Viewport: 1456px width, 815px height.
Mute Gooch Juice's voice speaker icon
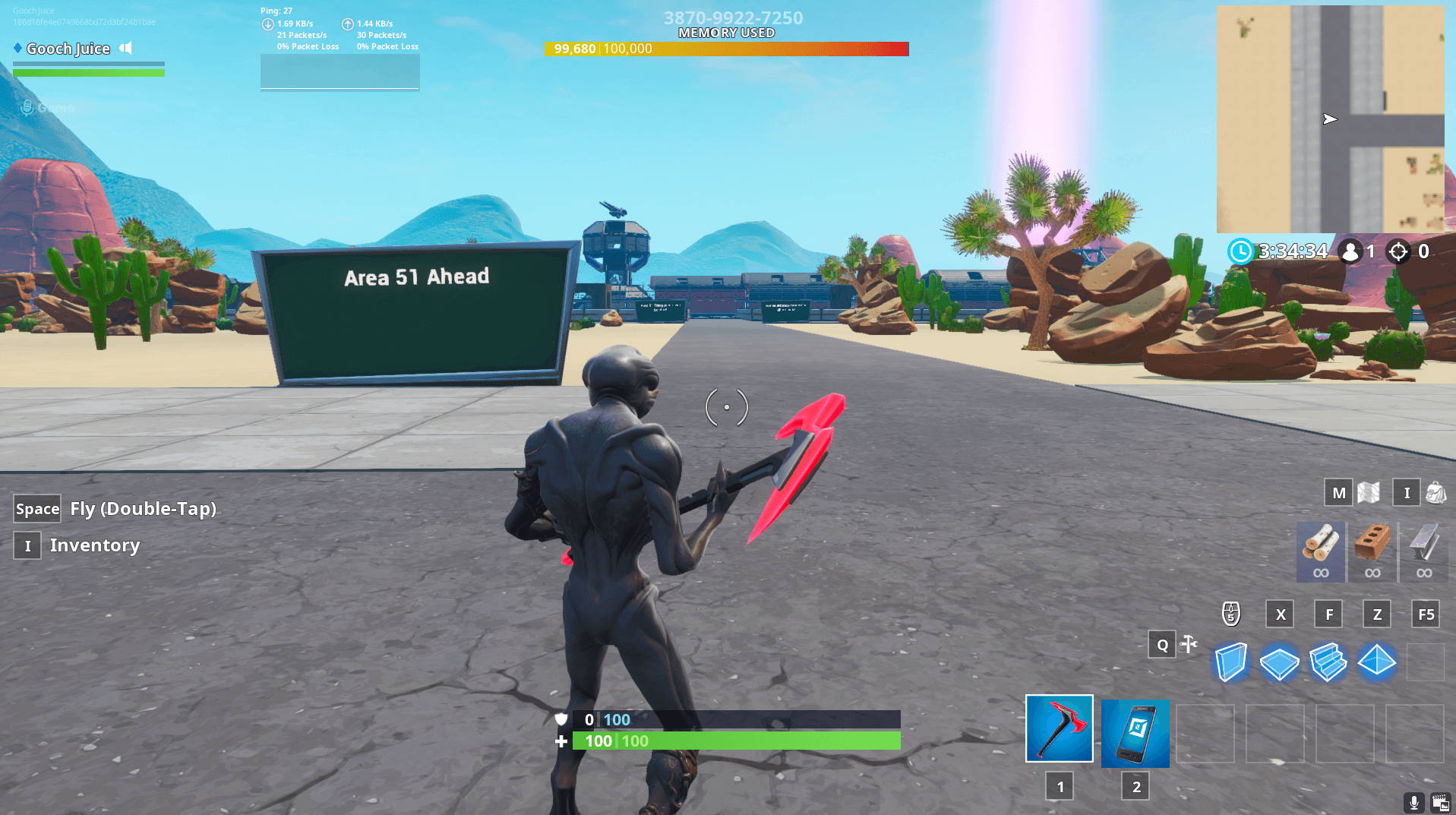[125, 48]
